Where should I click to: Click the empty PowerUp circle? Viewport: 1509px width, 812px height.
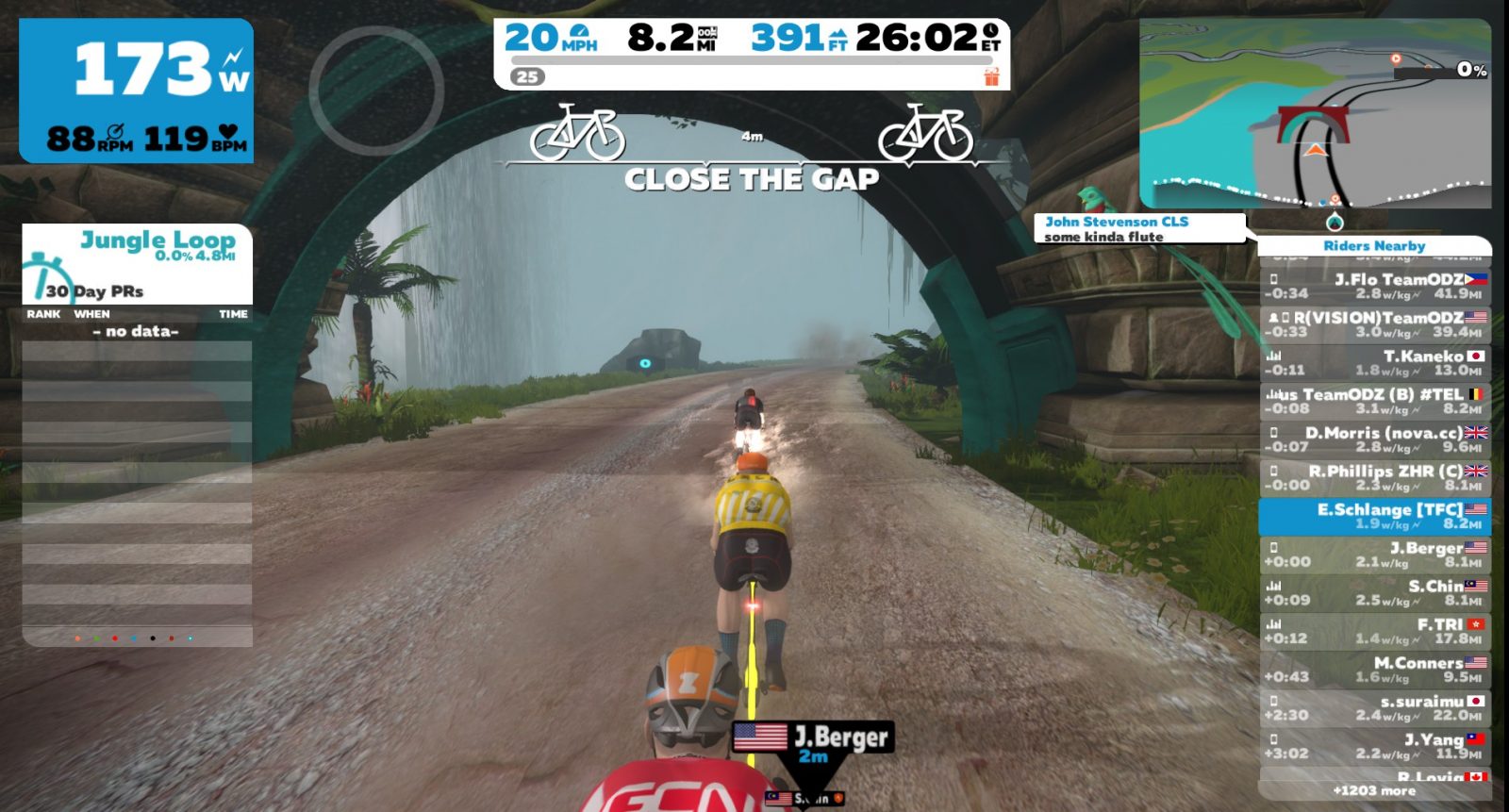click(376, 91)
